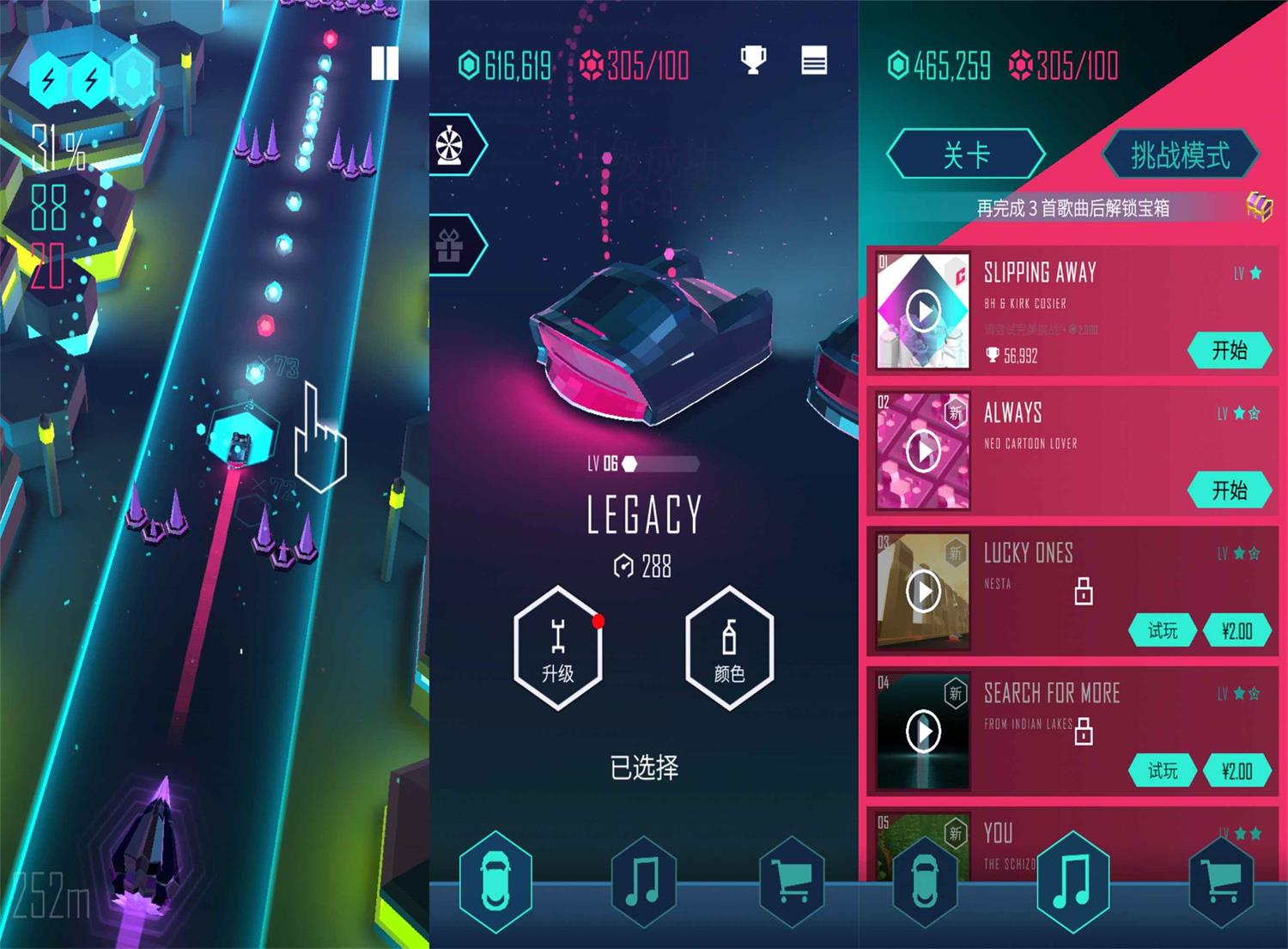Viewport: 1288px width, 949px height.
Task: Buy Search For More for ¥2.00
Action: click(1236, 771)
